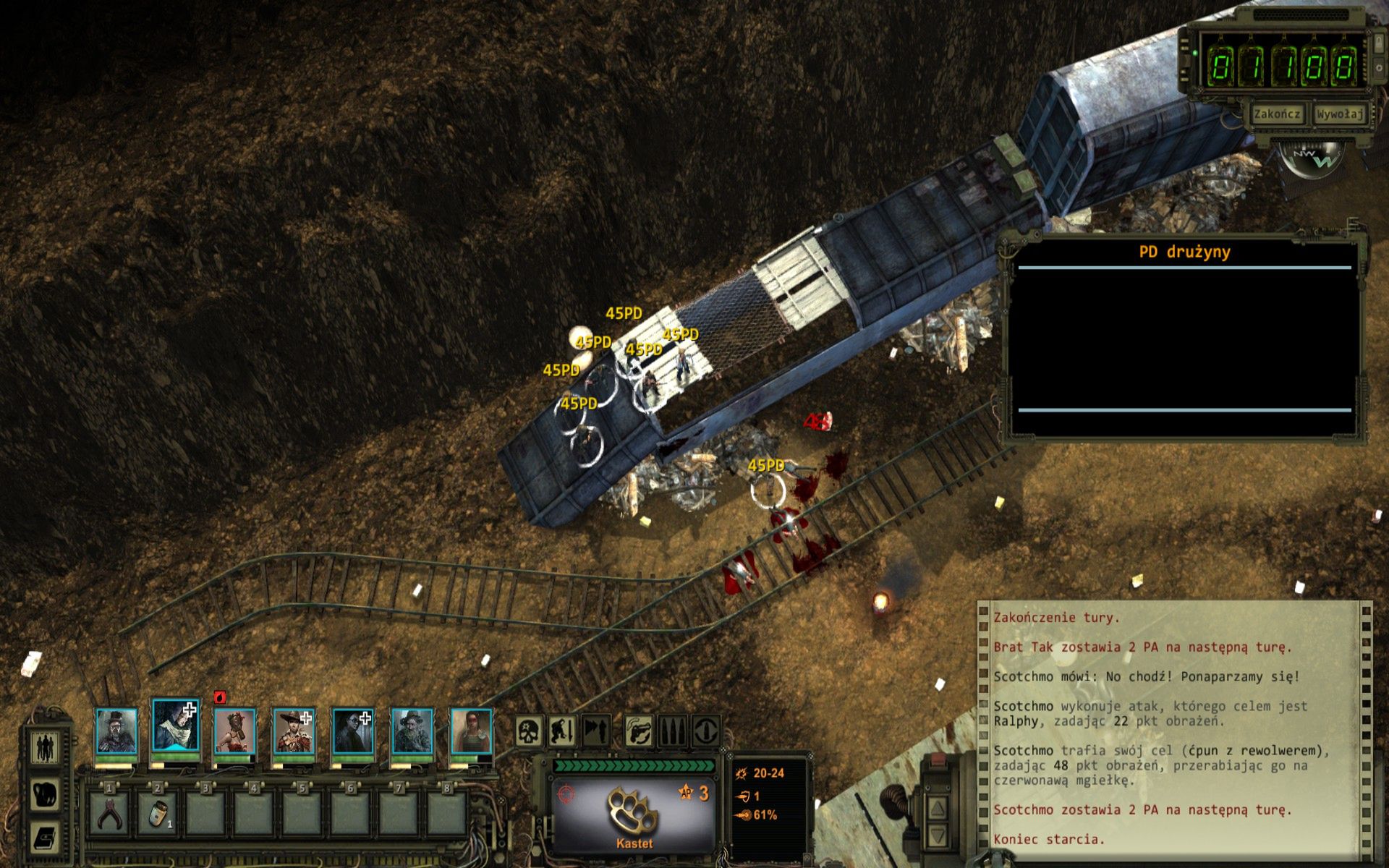Image resolution: width=1389 pixels, height=868 pixels.
Task: Select the cowboy hat ranger portrait
Action: [x=294, y=732]
